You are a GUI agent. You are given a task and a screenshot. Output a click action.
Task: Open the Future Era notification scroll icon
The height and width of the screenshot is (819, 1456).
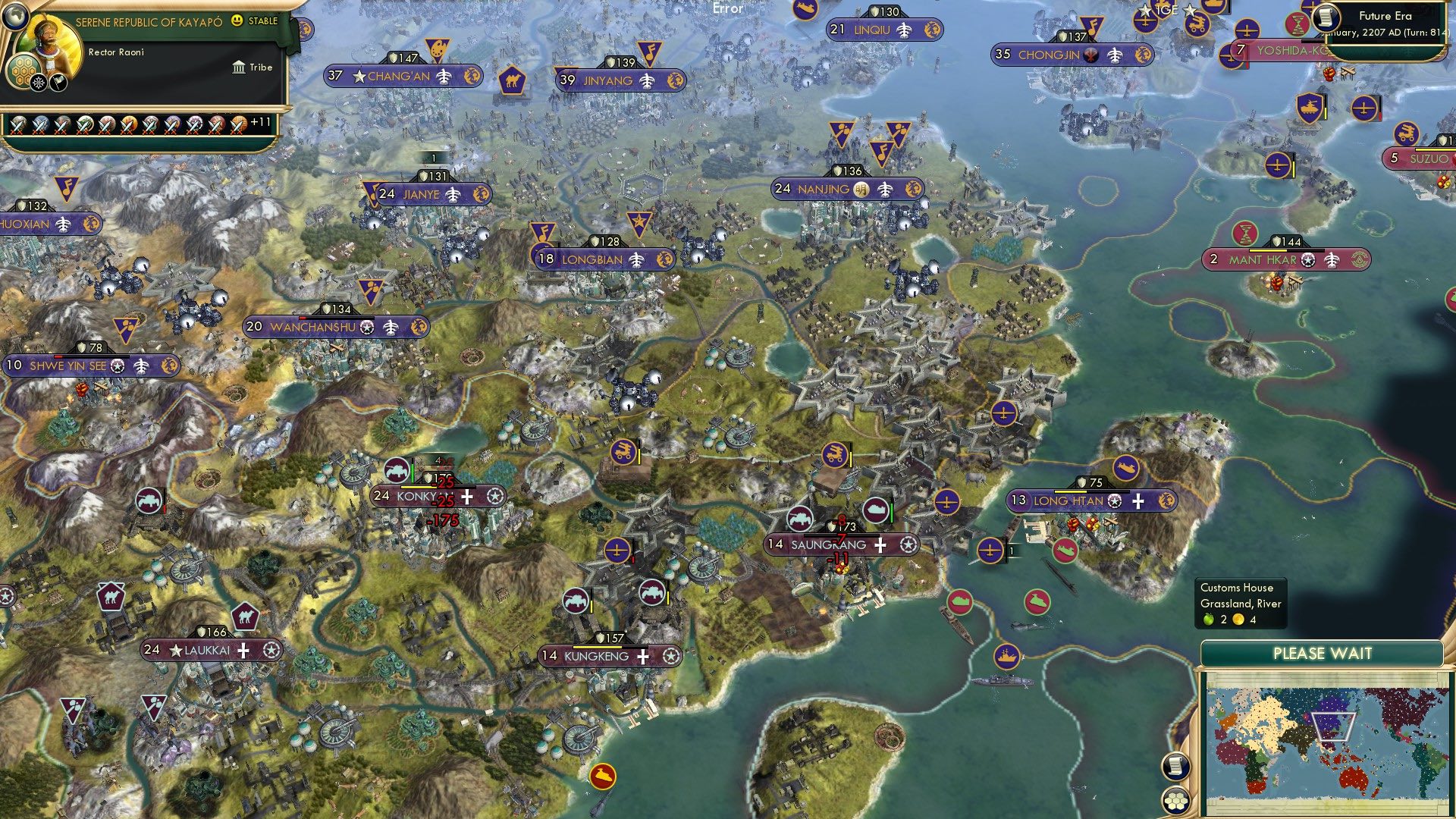click(1326, 18)
